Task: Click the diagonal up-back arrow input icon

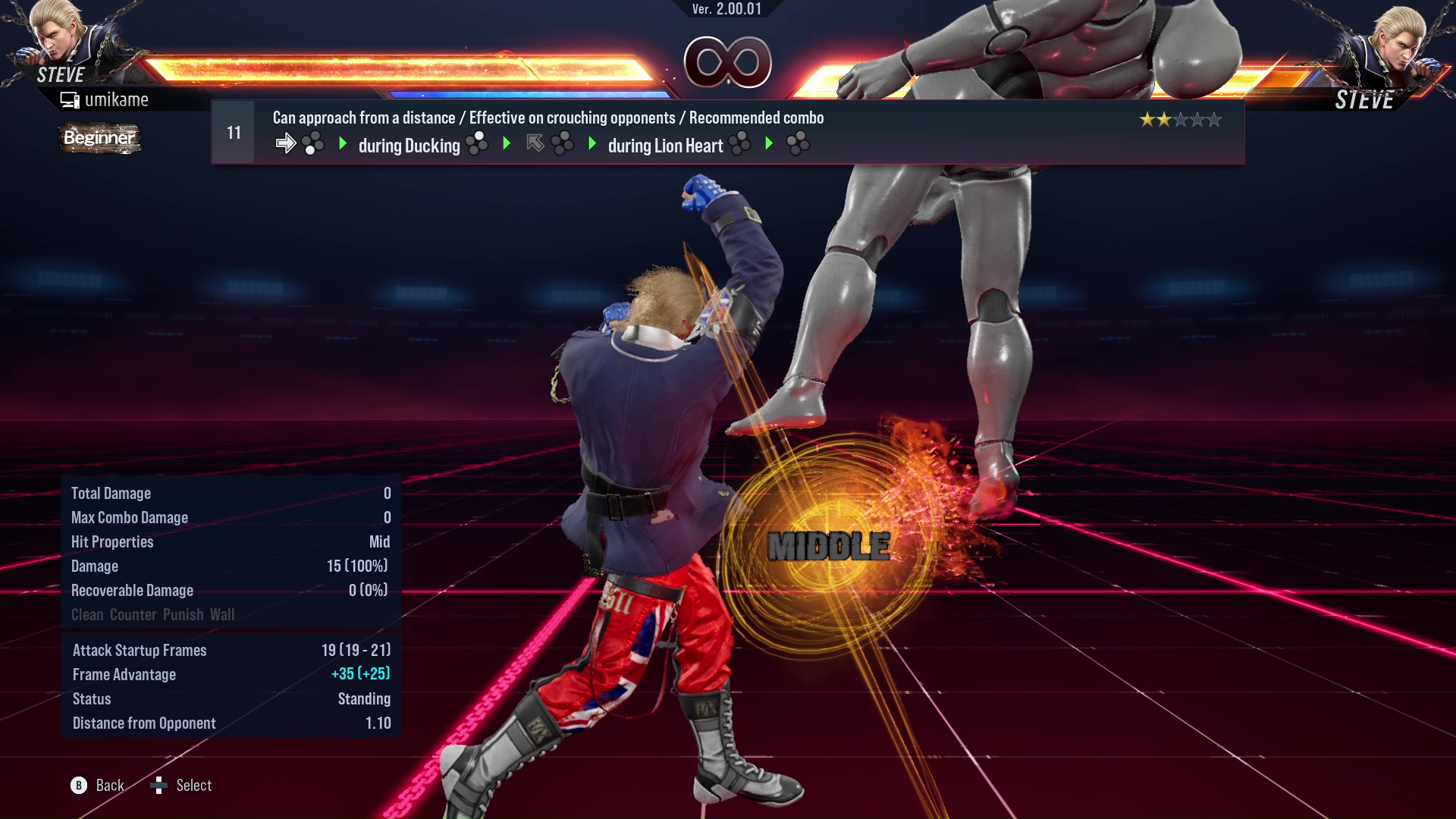Action: click(534, 142)
